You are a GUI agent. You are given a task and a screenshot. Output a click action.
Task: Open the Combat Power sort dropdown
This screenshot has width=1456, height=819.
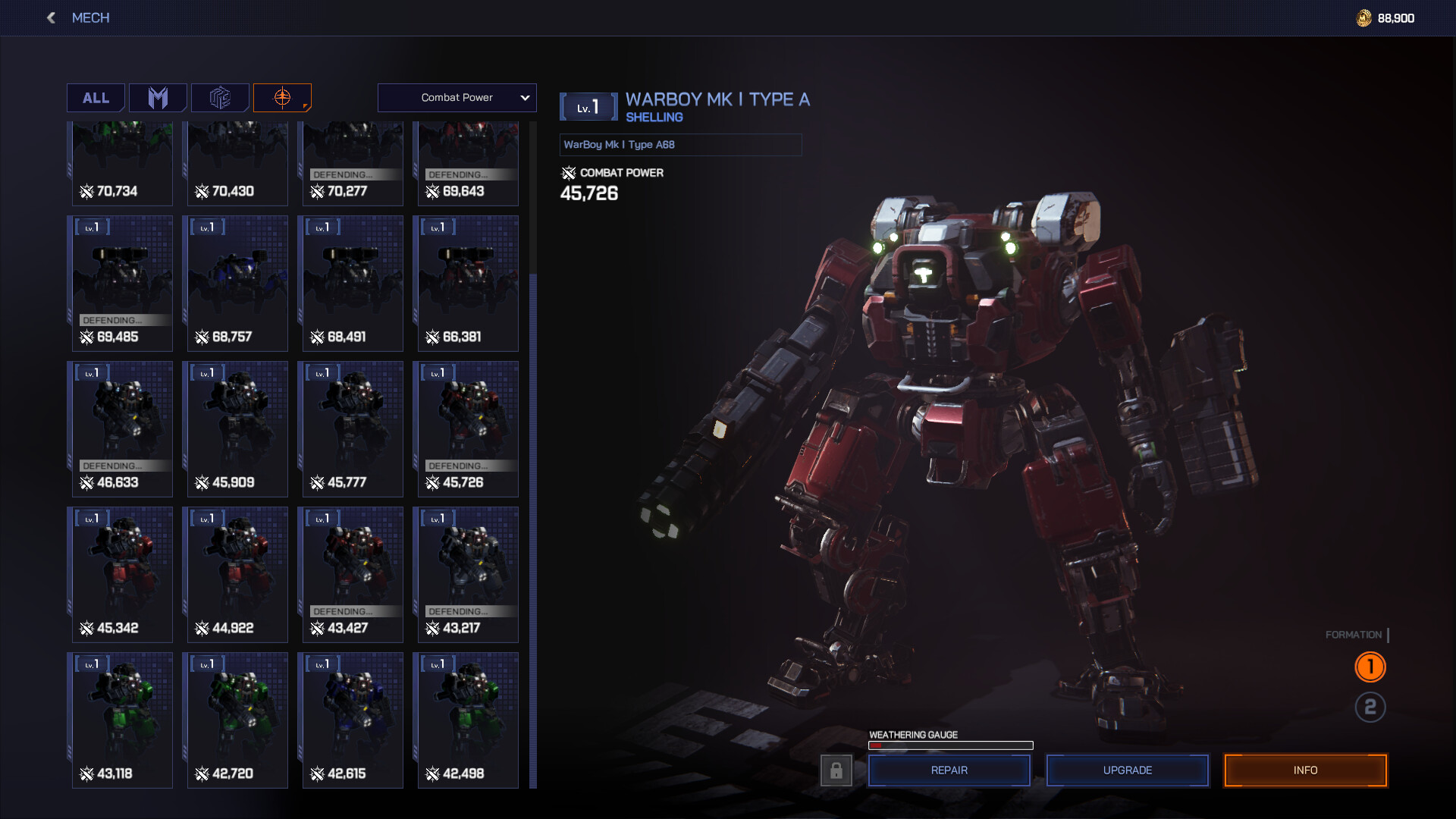coord(457,97)
